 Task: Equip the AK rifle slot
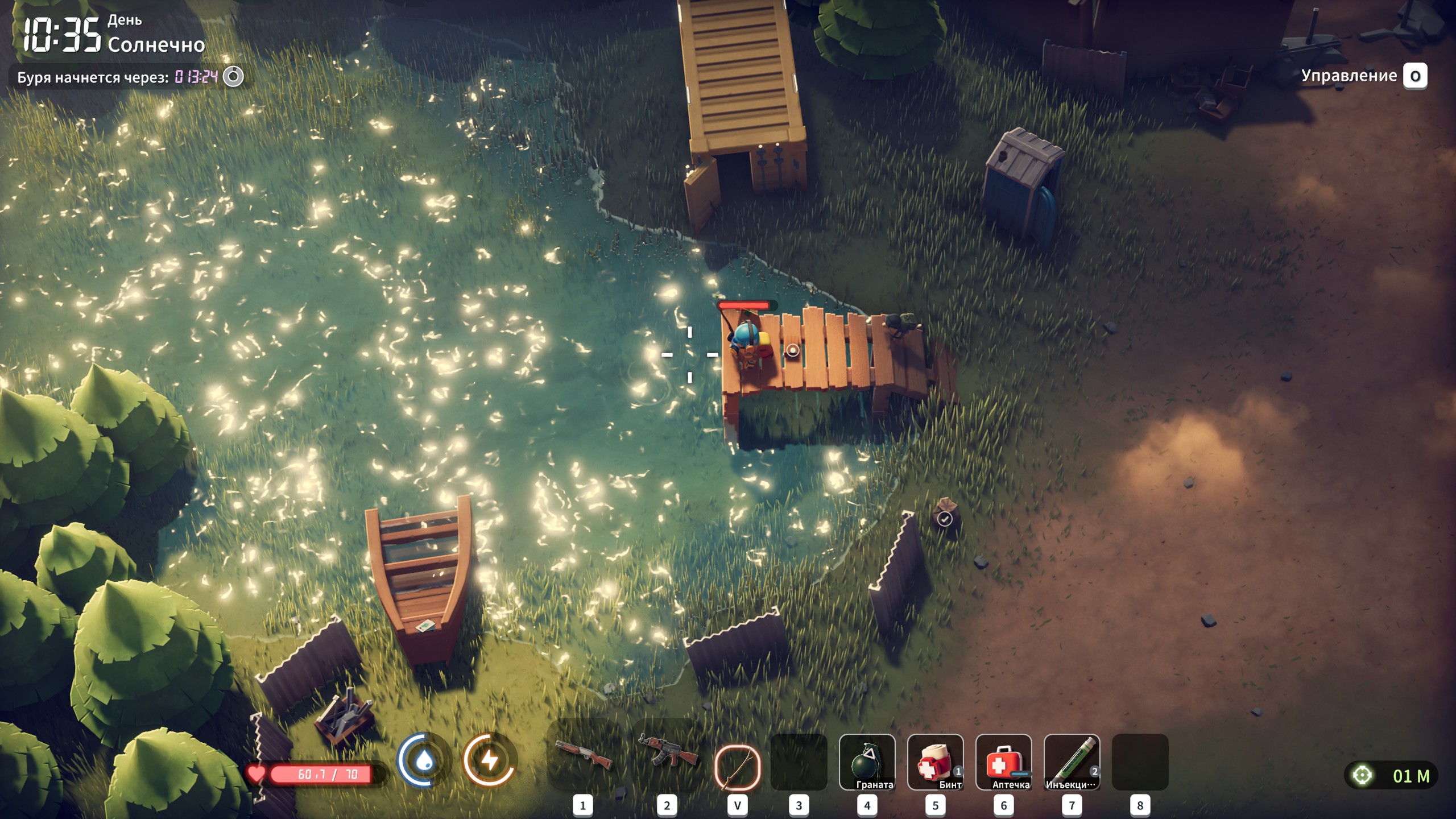(x=667, y=752)
